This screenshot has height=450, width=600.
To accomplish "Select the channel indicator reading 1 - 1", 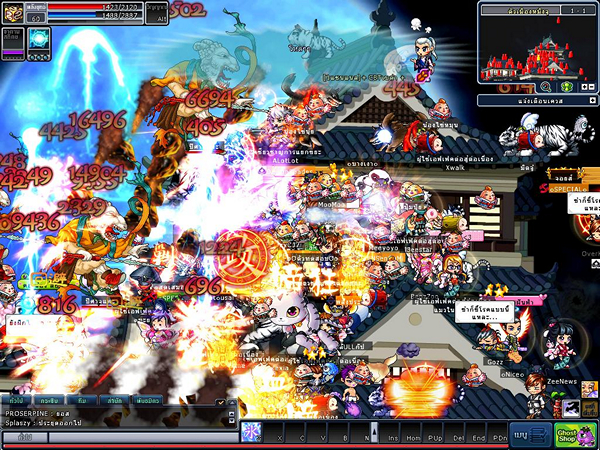I will point(577,9).
